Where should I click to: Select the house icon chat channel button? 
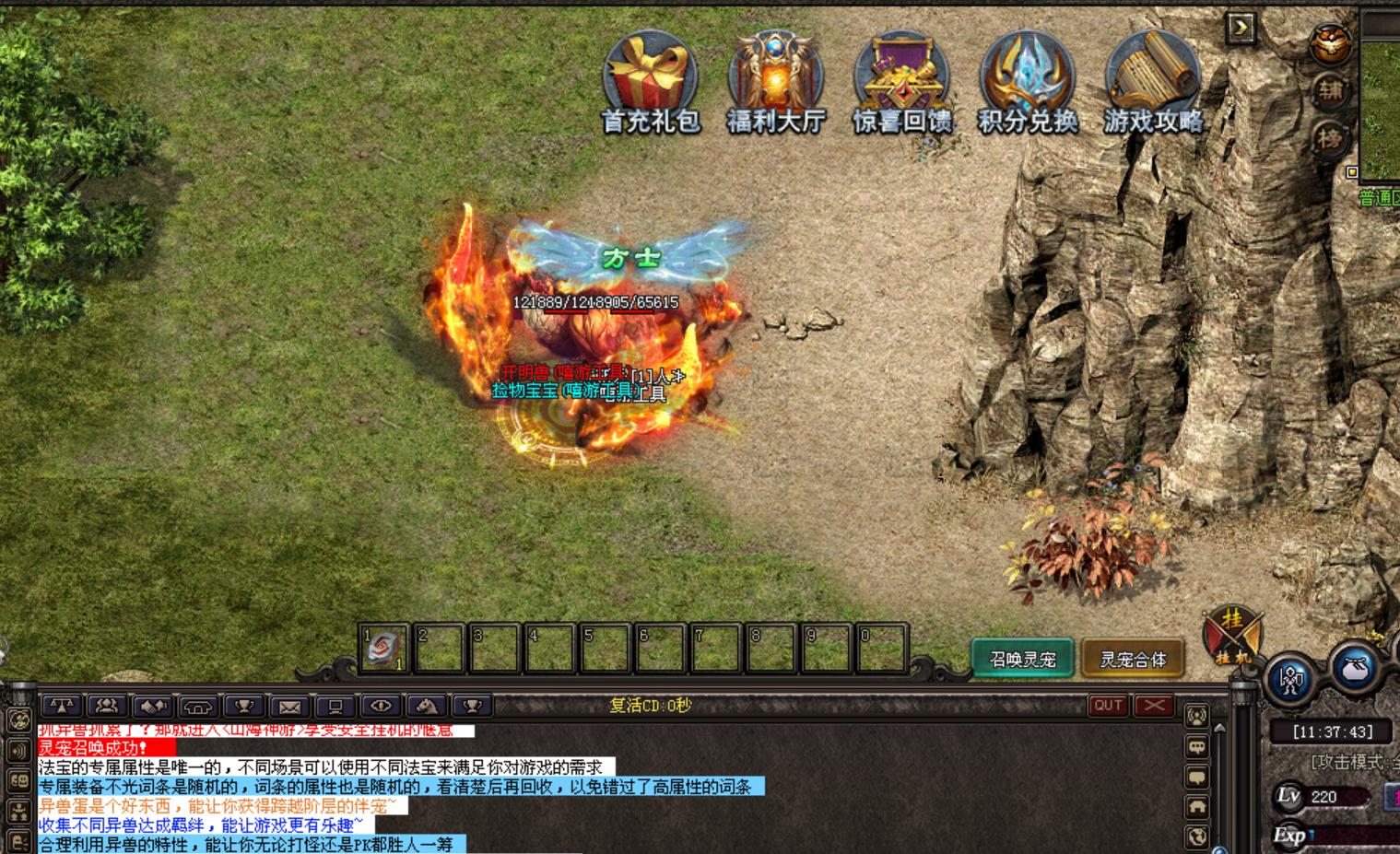[x=1196, y=807]
